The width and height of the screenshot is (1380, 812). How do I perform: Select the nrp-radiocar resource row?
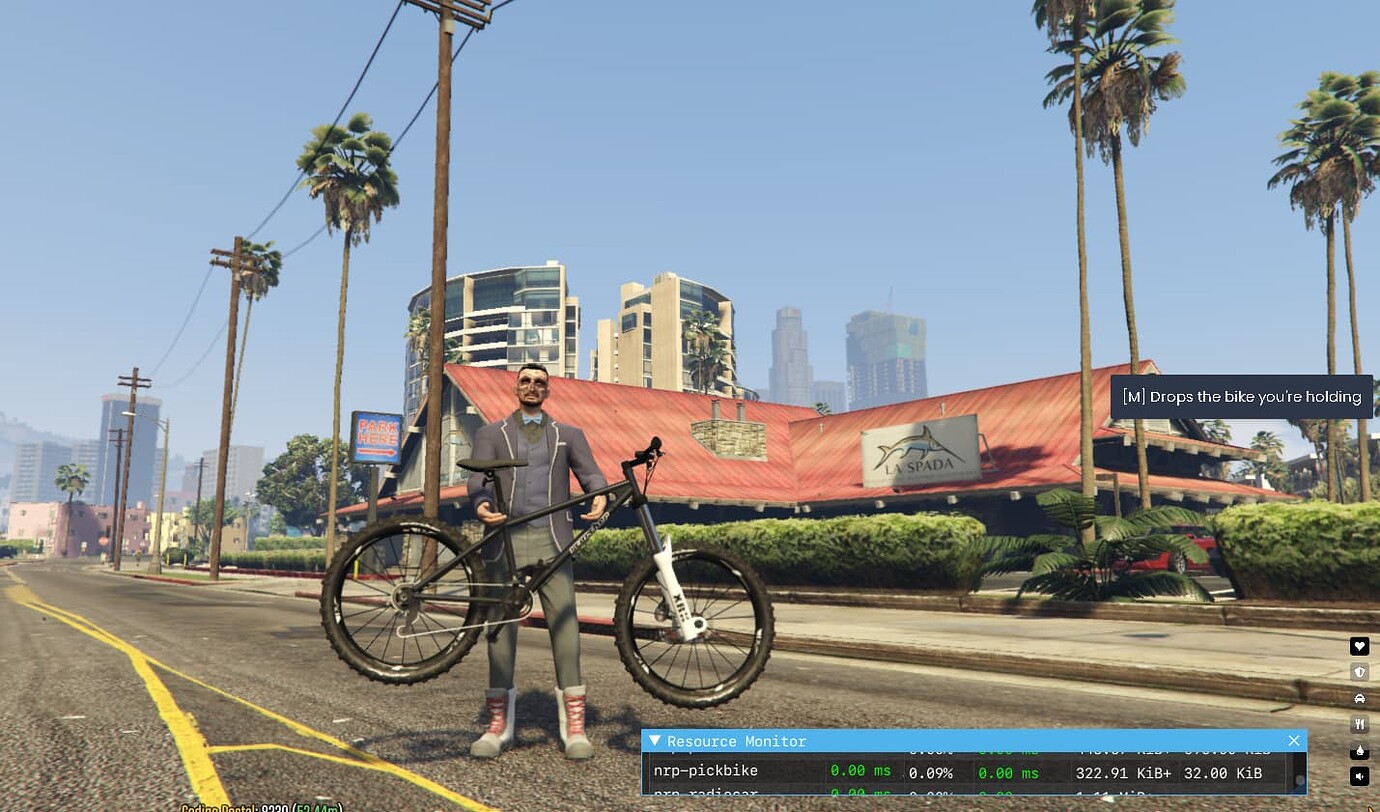click(x=760, y=796)
